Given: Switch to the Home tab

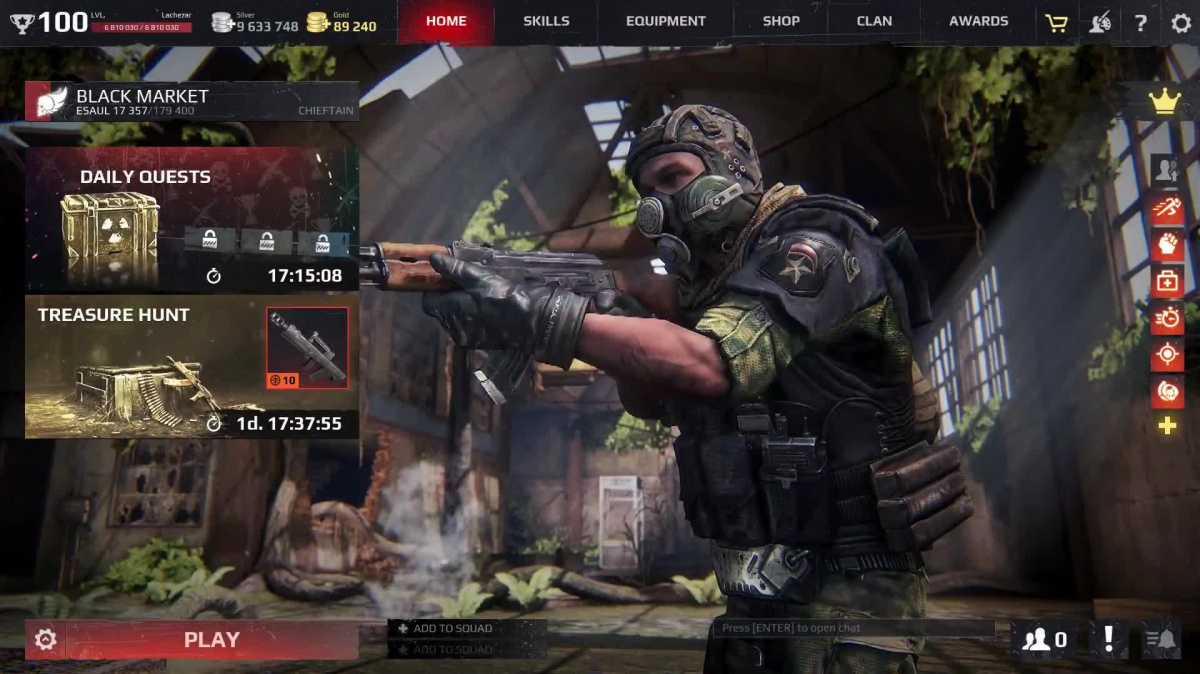Looking at the screenshot, I should point(446,21).
